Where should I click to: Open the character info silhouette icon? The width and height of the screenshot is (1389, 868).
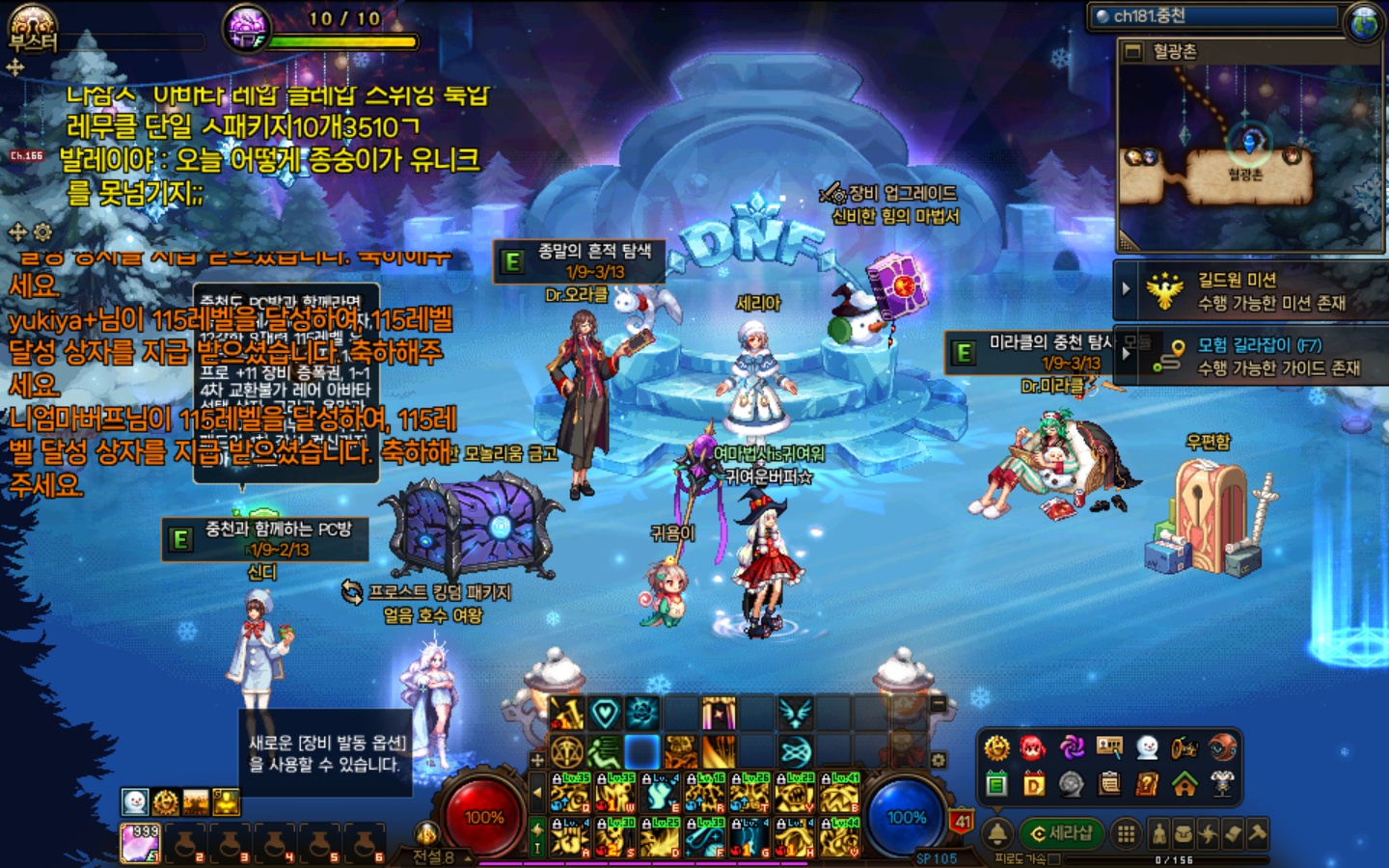pos(1158,833)
